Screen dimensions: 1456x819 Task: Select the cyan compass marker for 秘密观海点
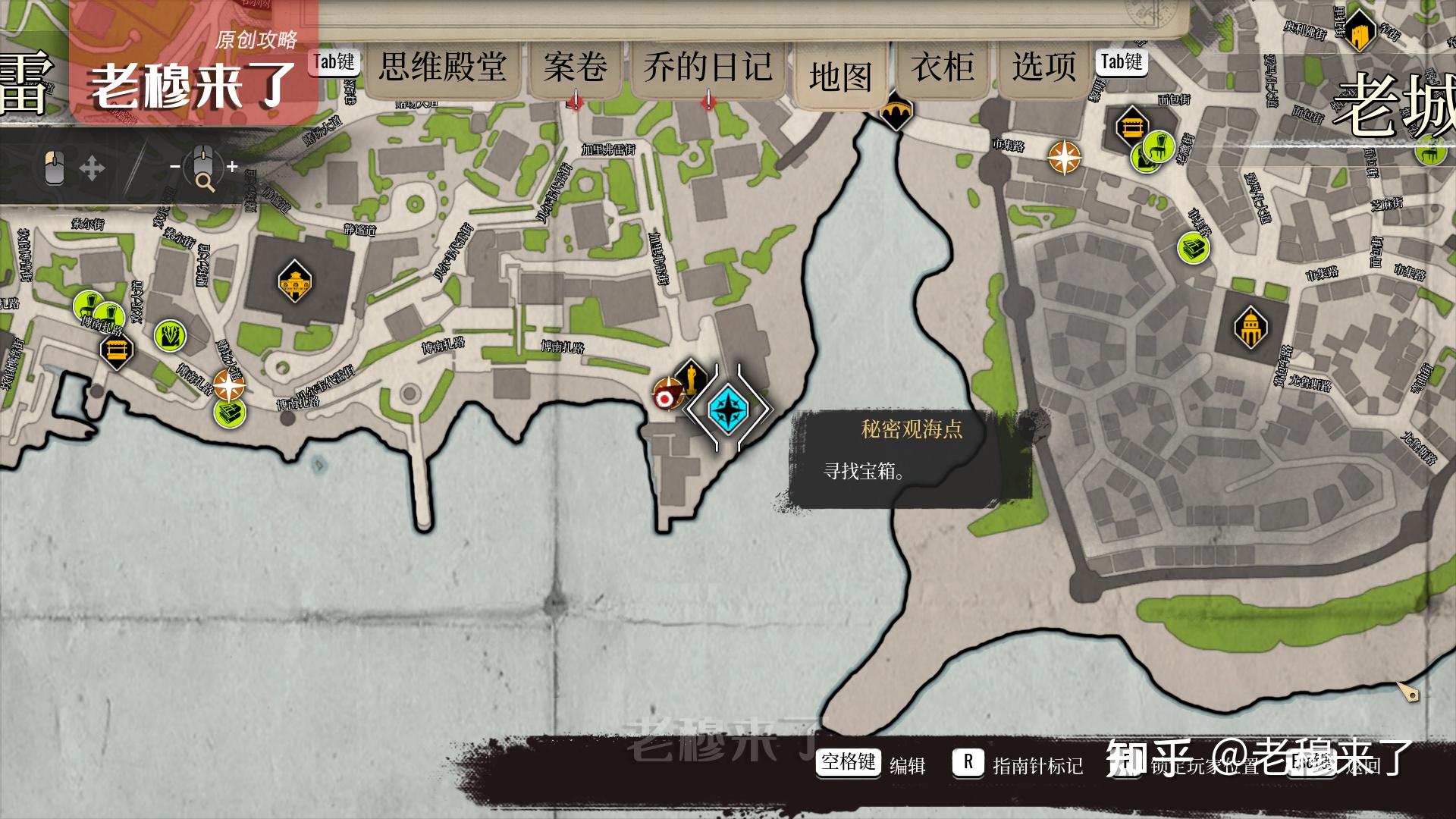[728, 409]
